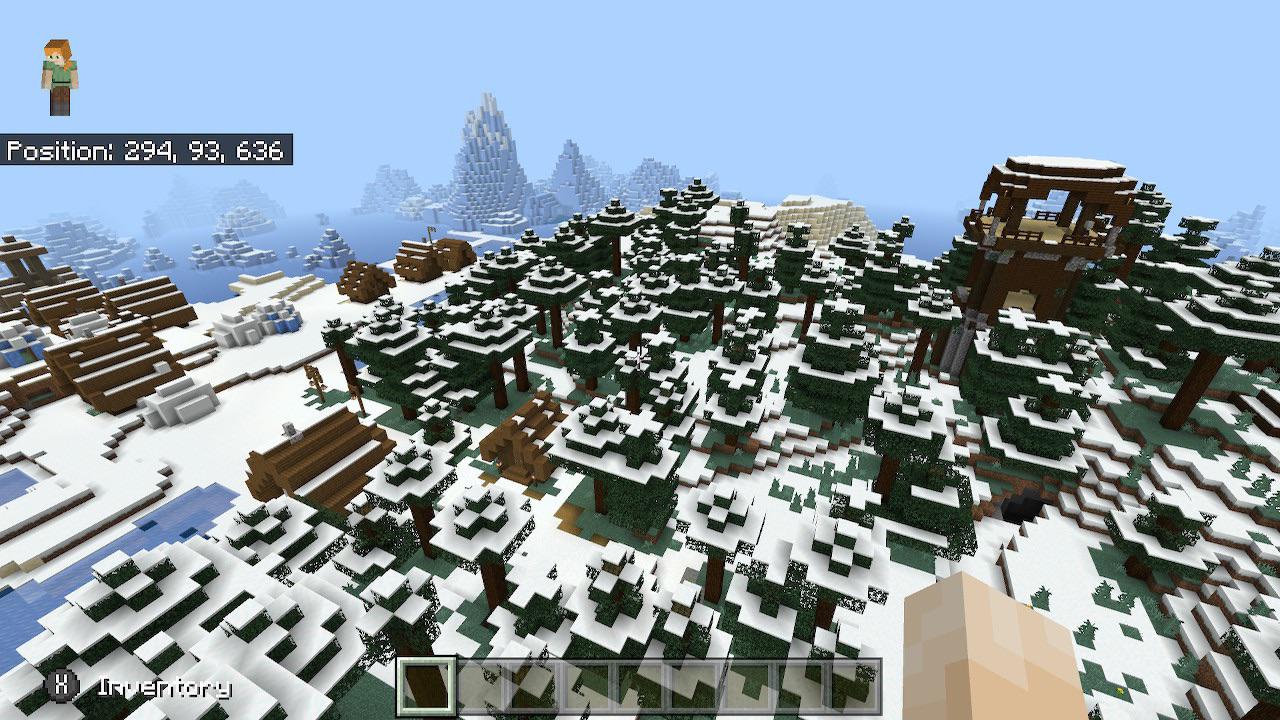The height and width of the screenshot is (720, 1280).
Task: Click the Position coordinates display
Action: click(148, 150)
